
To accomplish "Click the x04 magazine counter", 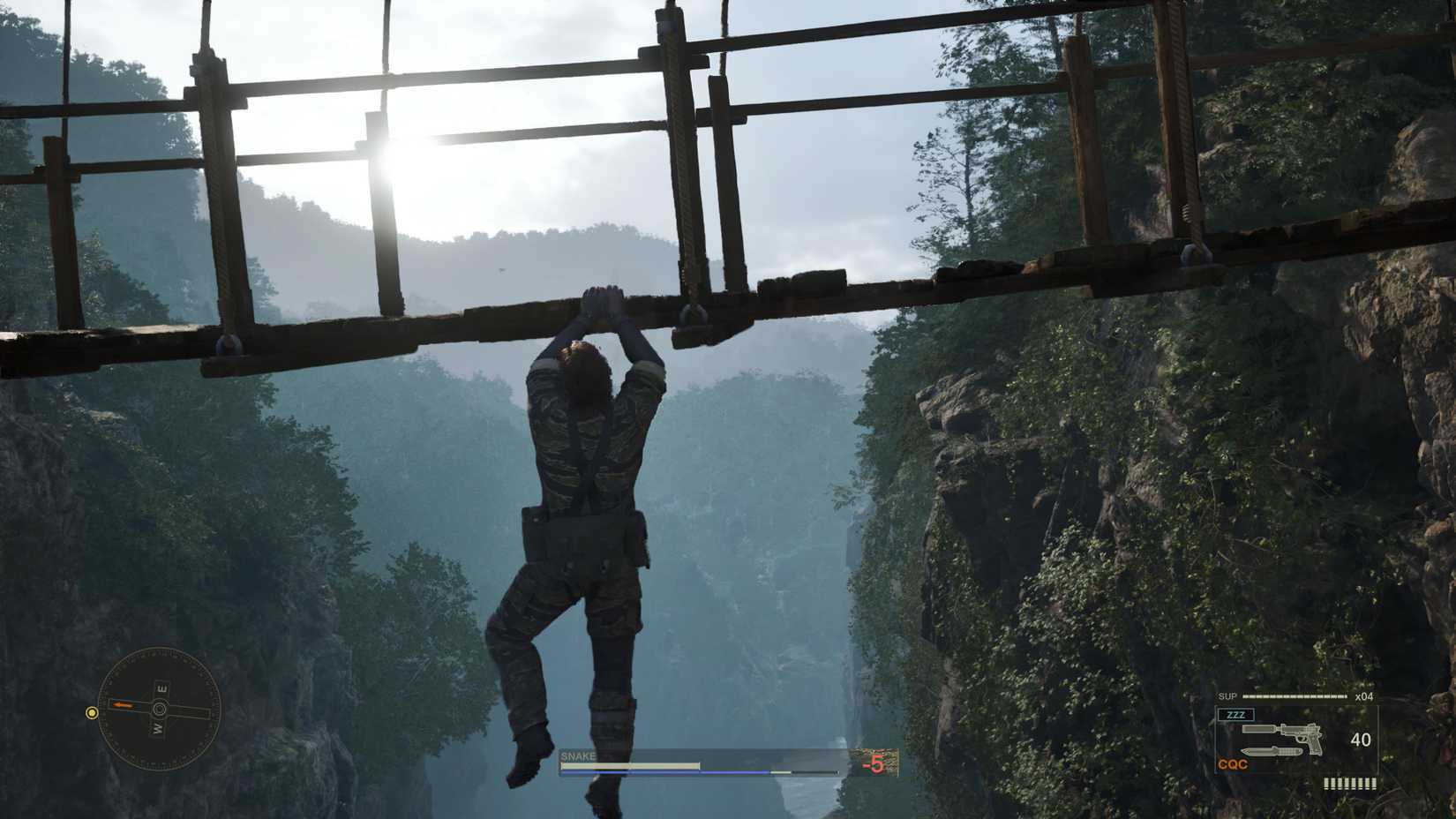I will 1364,696.
